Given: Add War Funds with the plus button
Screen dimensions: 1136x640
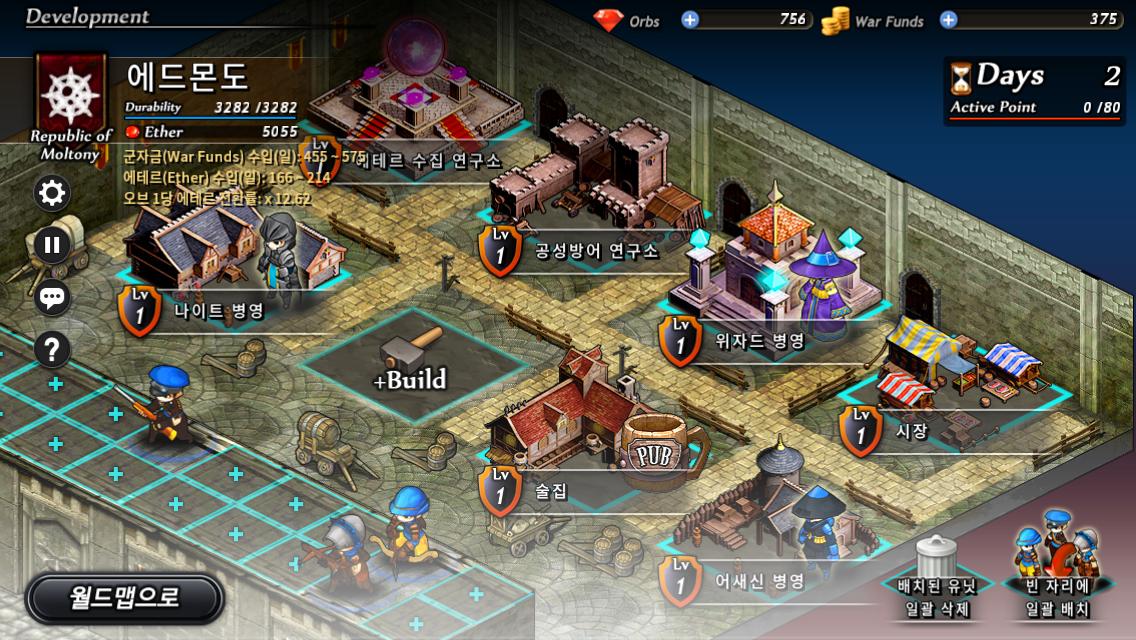Looking at the screenshot, I should coord(948,19).
